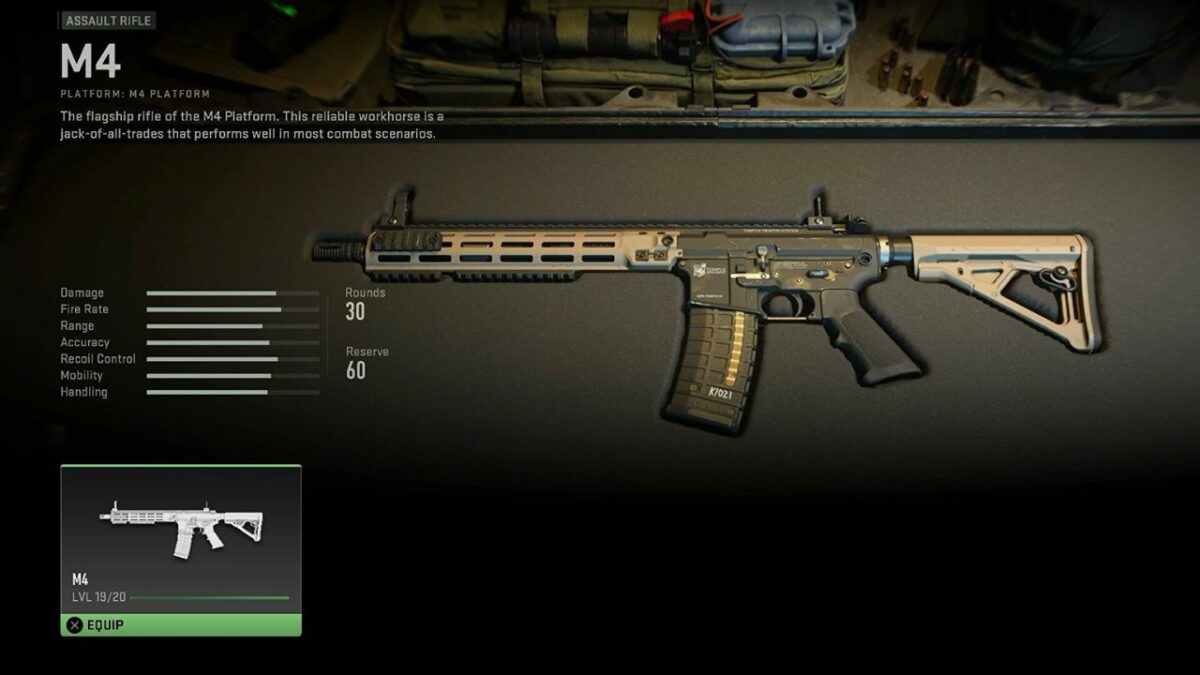This screenshot has height=675, width=1200.
Task: Select the M4 weapon card thumbnail
Action: (180, 530)
